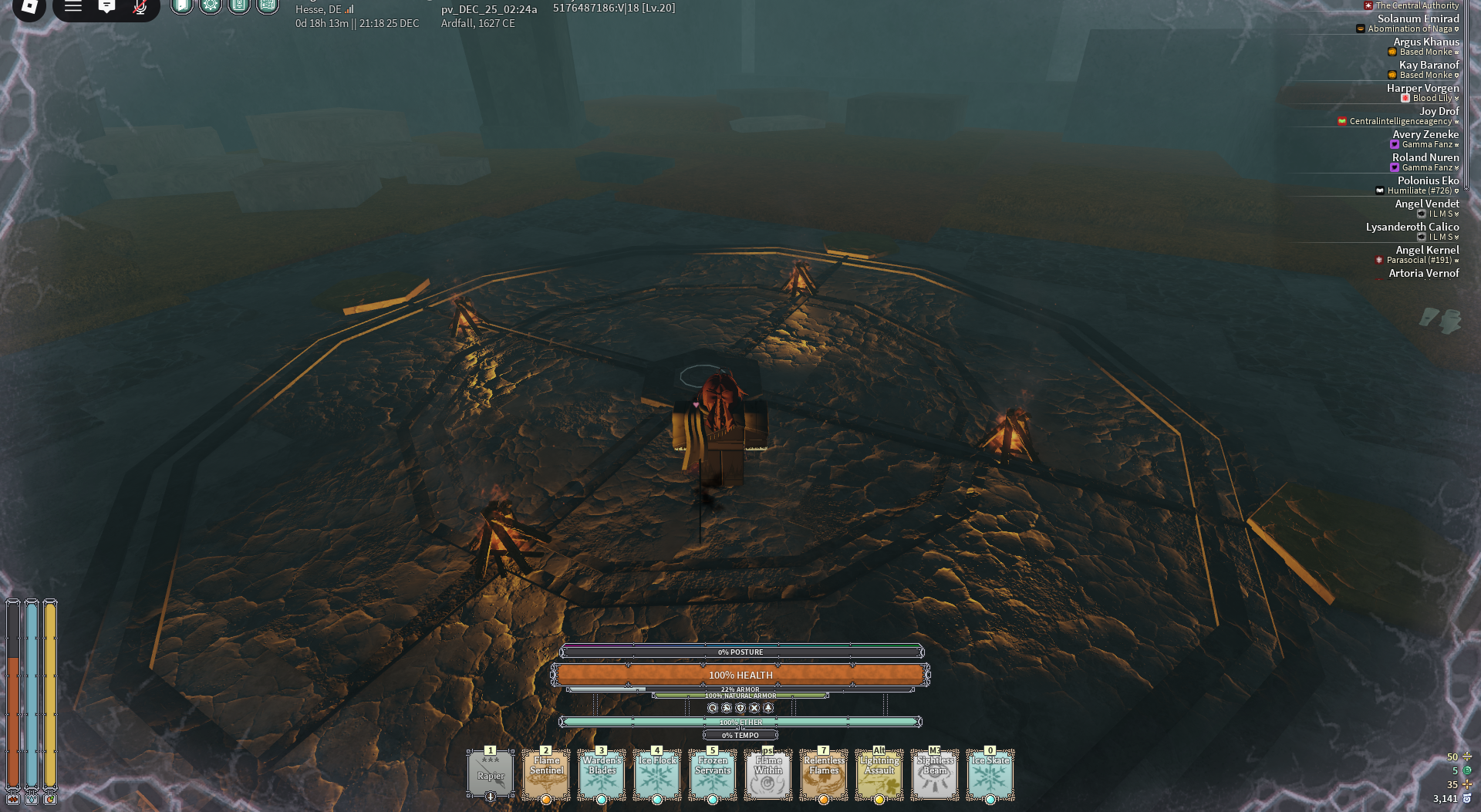The width and height of the screenshot is (1481, 812).
Task: Click the door icon button
Action: point(182,6)
